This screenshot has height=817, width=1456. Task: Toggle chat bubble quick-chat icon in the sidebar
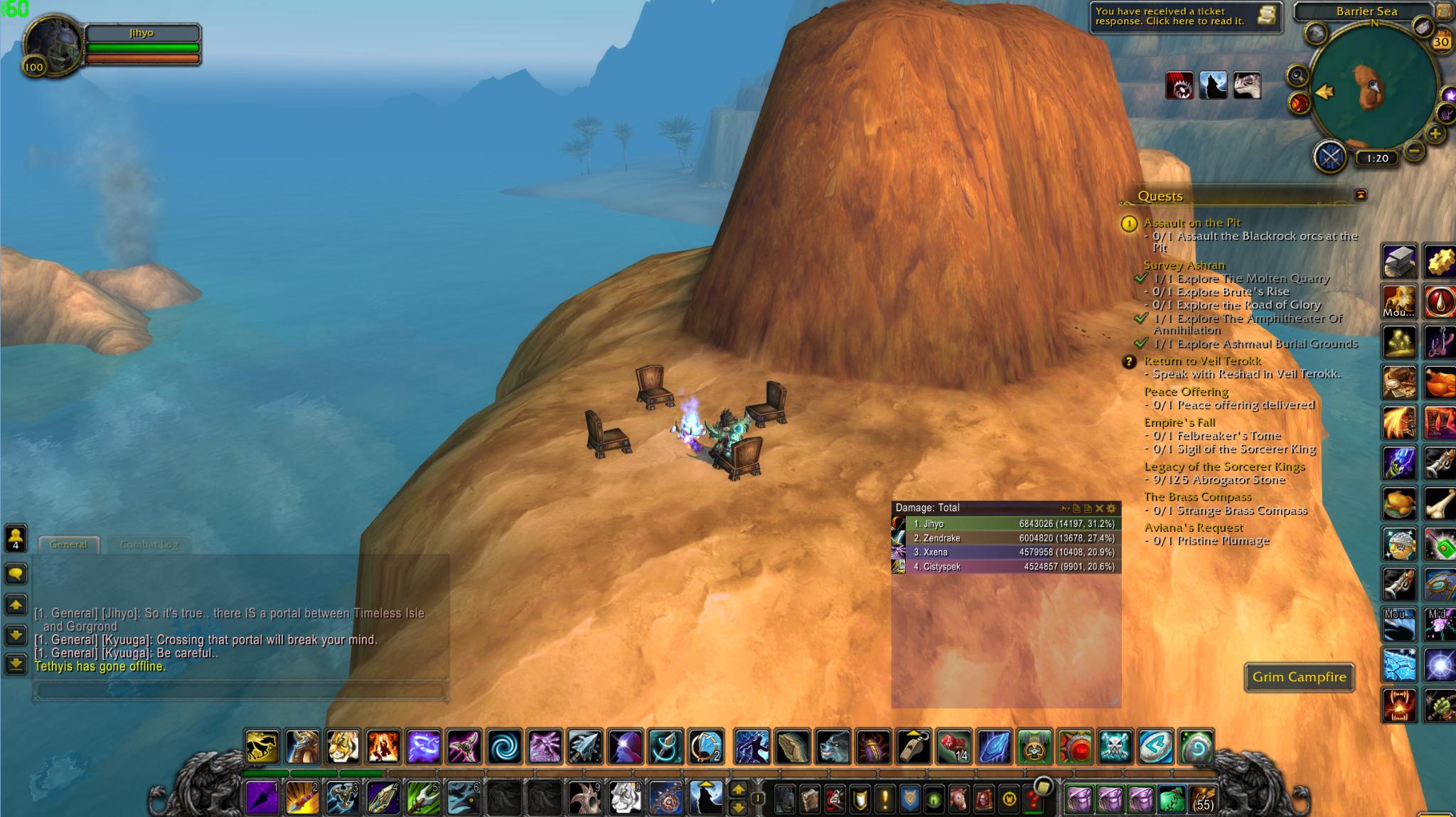pos(16,574)
